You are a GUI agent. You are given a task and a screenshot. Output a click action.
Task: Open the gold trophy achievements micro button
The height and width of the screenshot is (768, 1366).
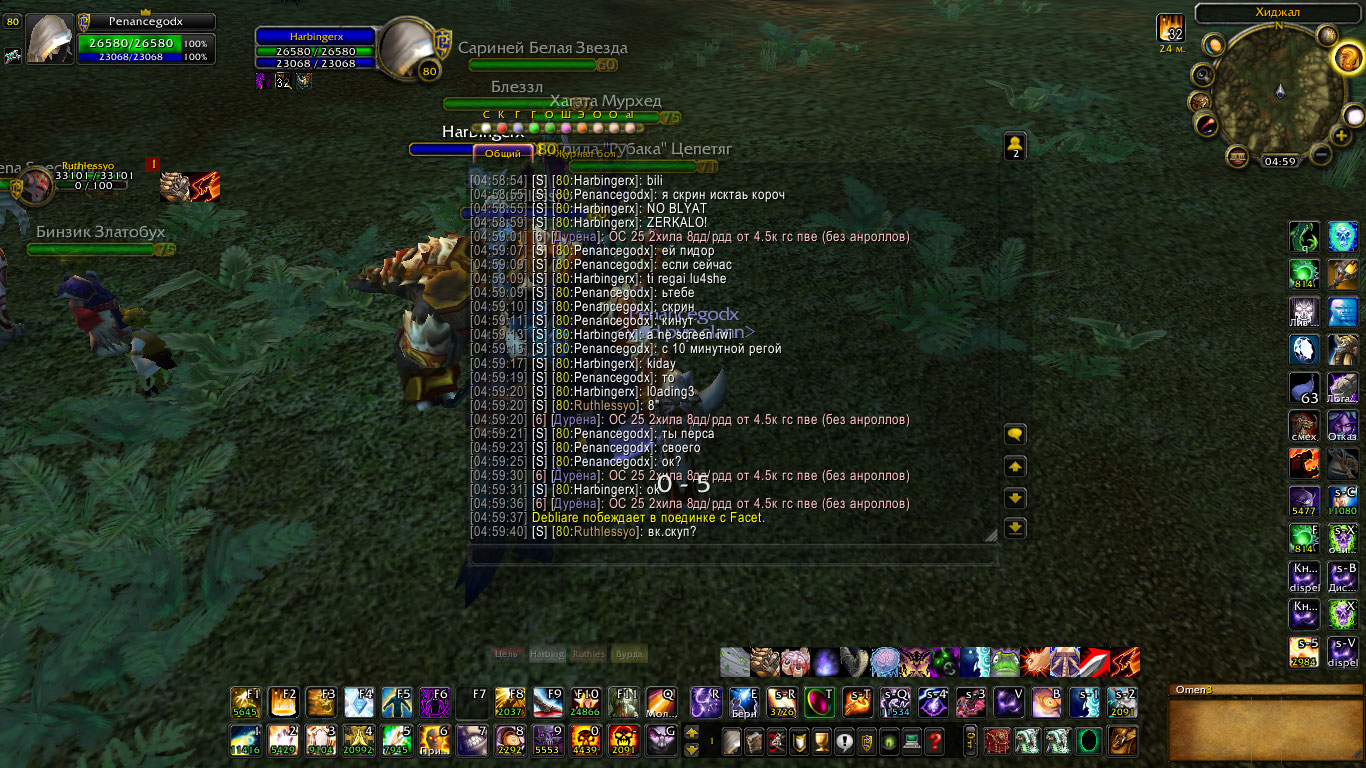click(x=821, y=742)
